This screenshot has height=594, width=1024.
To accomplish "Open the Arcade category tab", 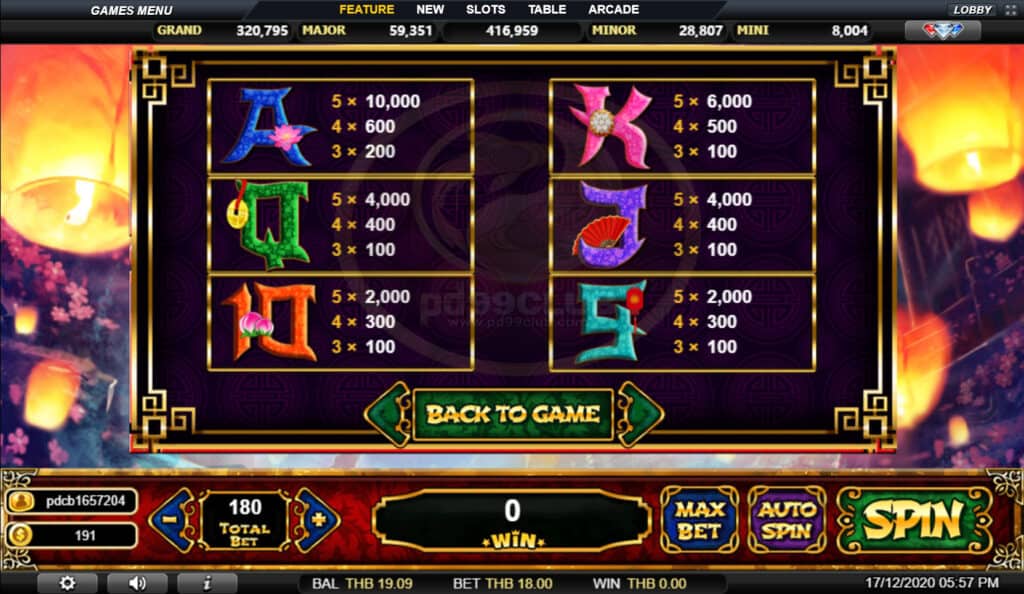I will tap(613, 9).
